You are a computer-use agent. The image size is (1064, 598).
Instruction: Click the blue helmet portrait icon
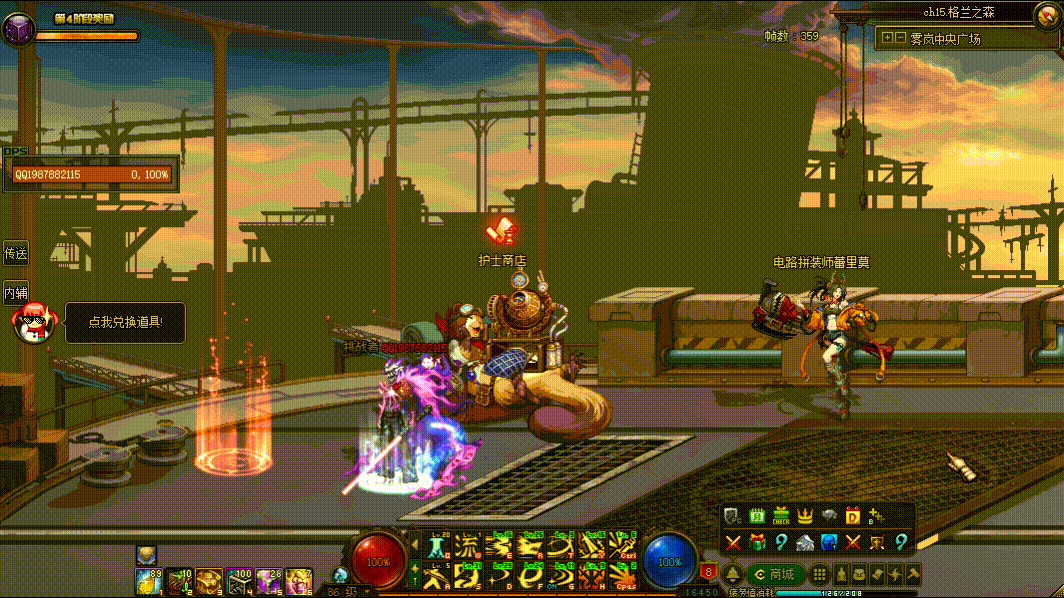(829, 542)
